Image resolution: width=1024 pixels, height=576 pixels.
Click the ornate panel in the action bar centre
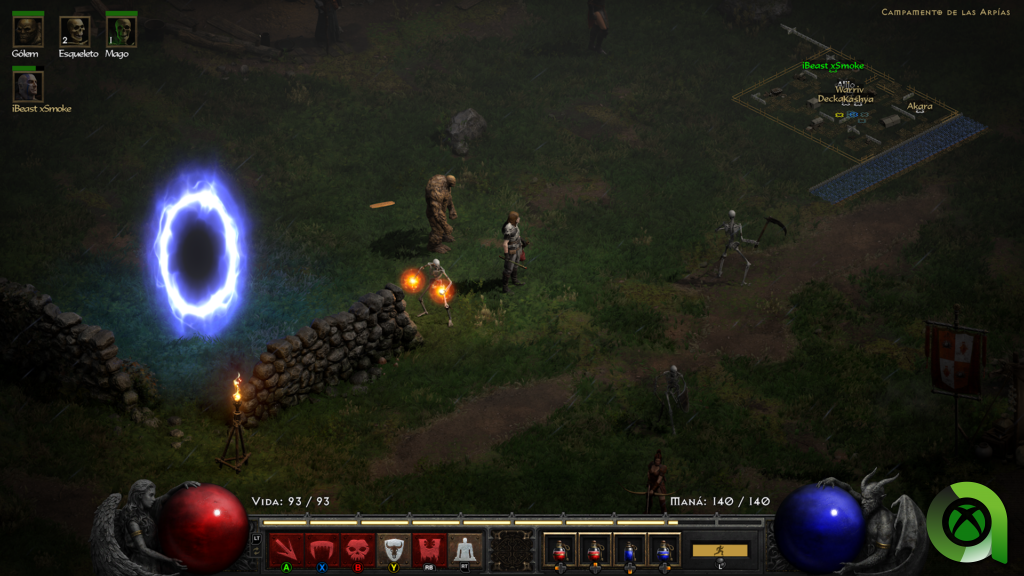pyautogui.click(x=513, y=550)
